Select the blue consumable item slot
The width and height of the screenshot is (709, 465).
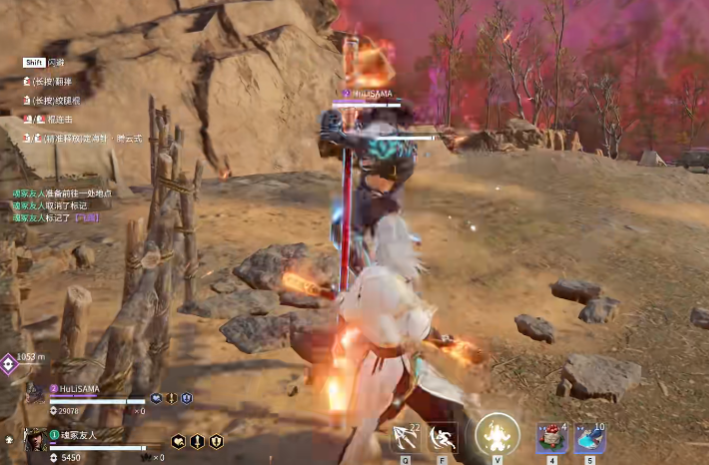tap(589, 438)
